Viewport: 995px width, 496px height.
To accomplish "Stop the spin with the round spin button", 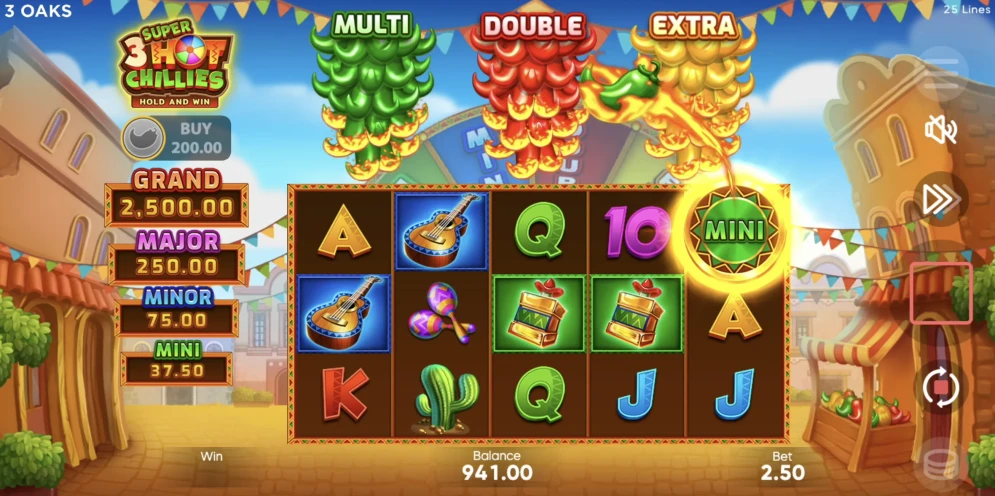I will [x=940, y=387].
